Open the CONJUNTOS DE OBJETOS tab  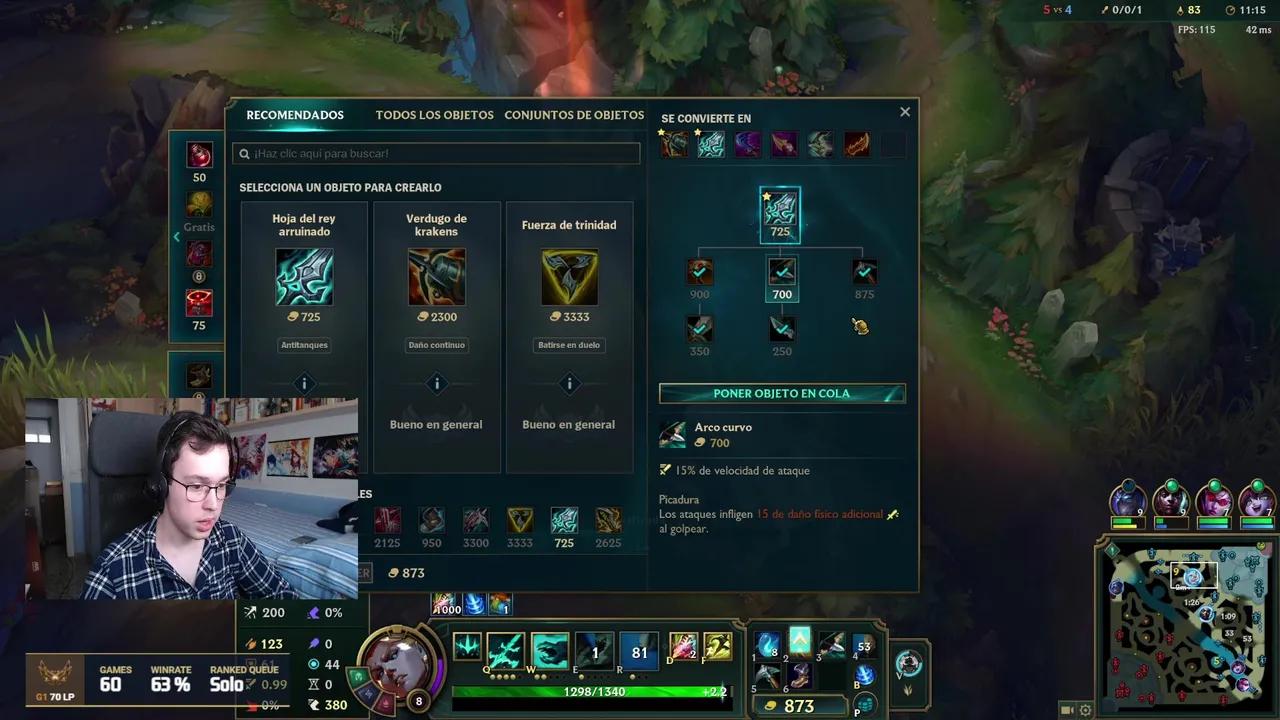pyautogui.click(x=574, y=115)
